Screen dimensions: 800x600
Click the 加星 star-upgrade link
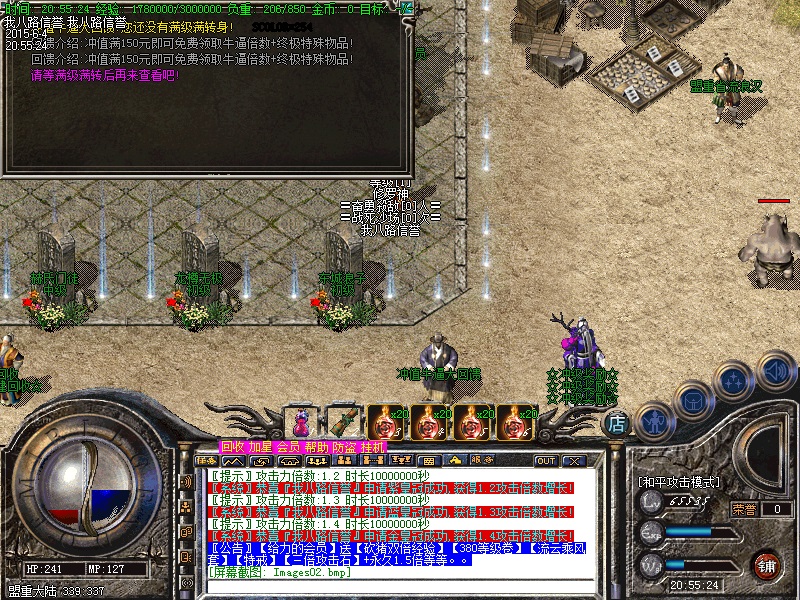point(260,447)
